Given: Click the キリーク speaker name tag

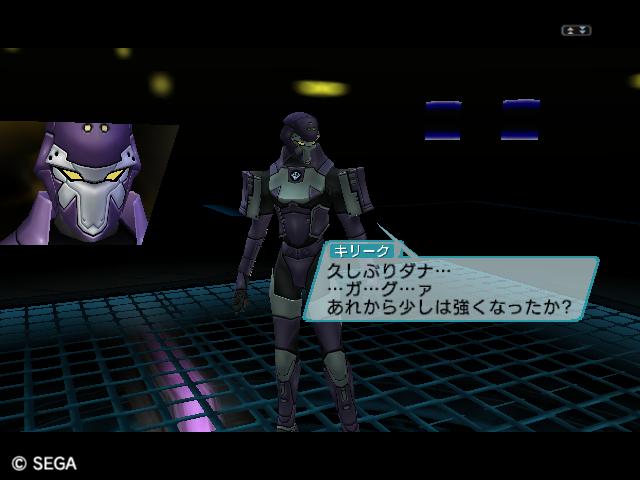Looking at the screenshot, I should click(361, 251).
